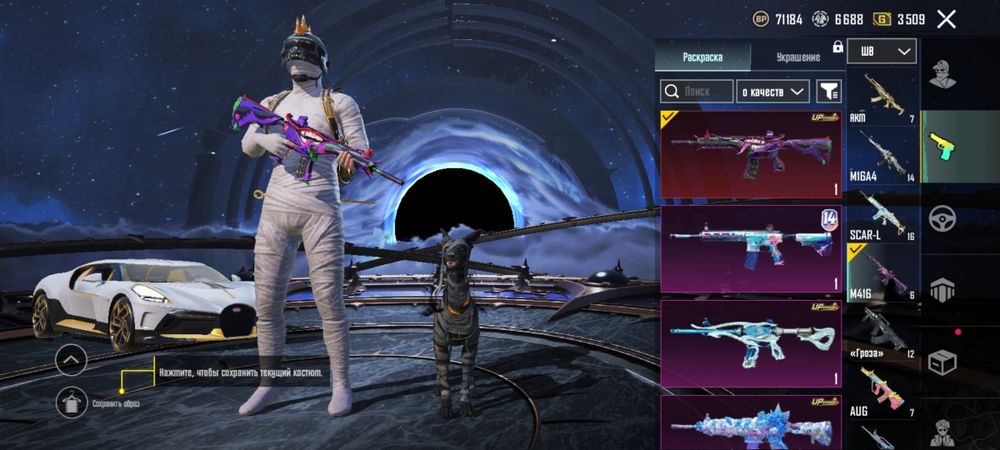This screenshot has height=450, width=1000.
Task: Open the vehicle steering wheel category
Action: (943, 218)
